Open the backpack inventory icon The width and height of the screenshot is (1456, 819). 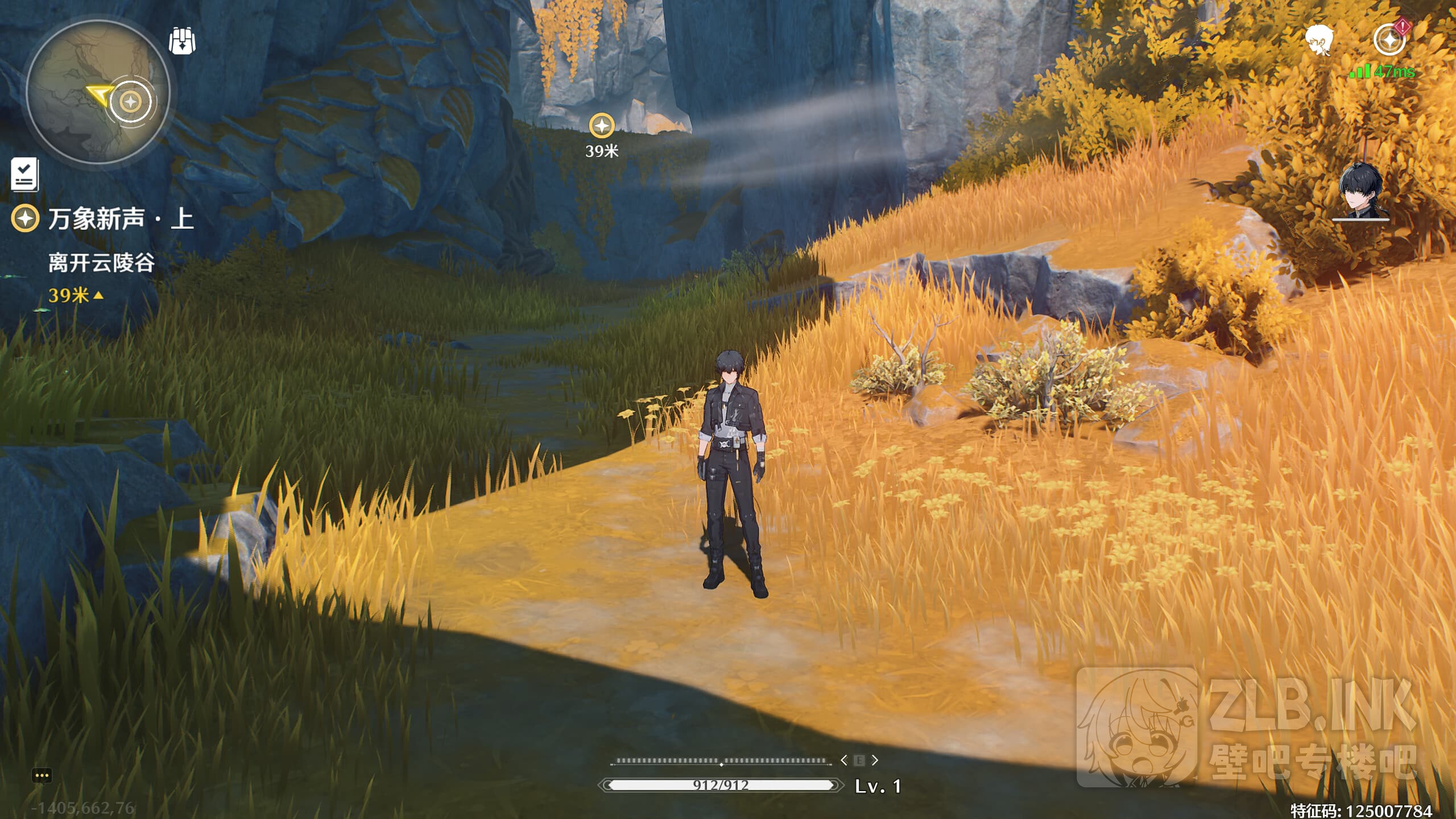(x=182, y=41)
